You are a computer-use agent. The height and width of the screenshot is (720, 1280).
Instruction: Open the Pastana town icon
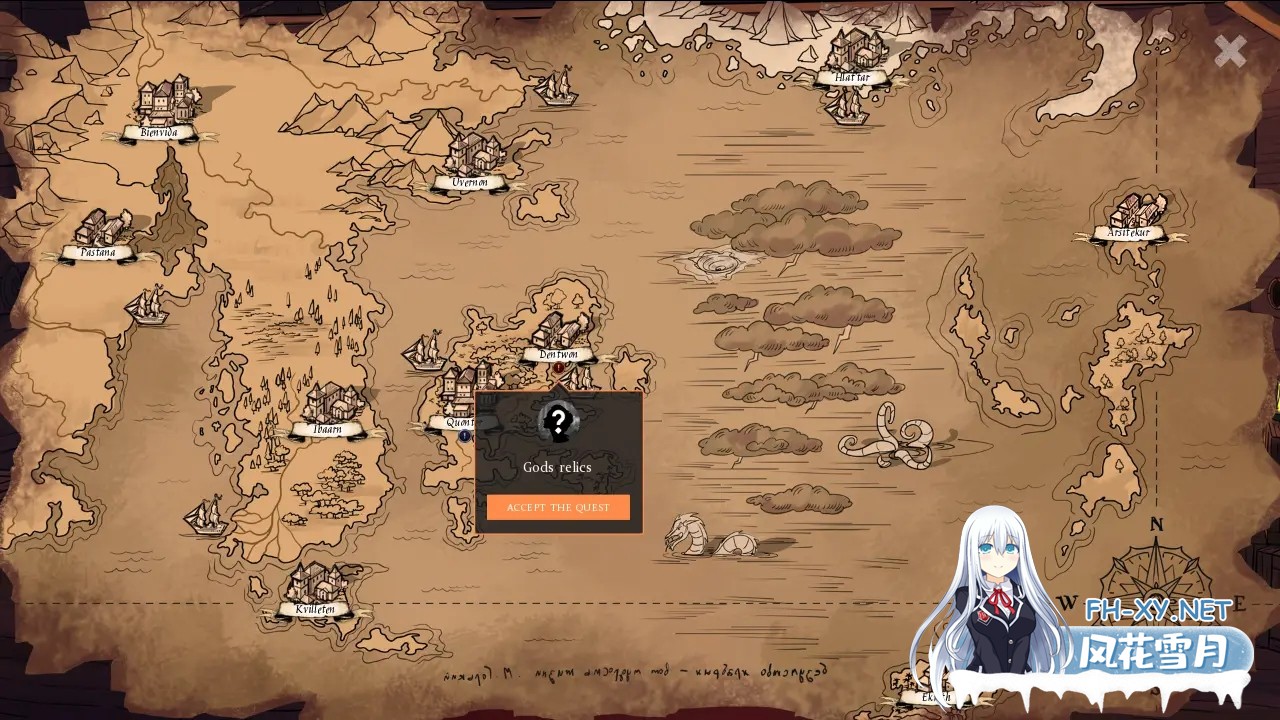(x=102, y=228)
